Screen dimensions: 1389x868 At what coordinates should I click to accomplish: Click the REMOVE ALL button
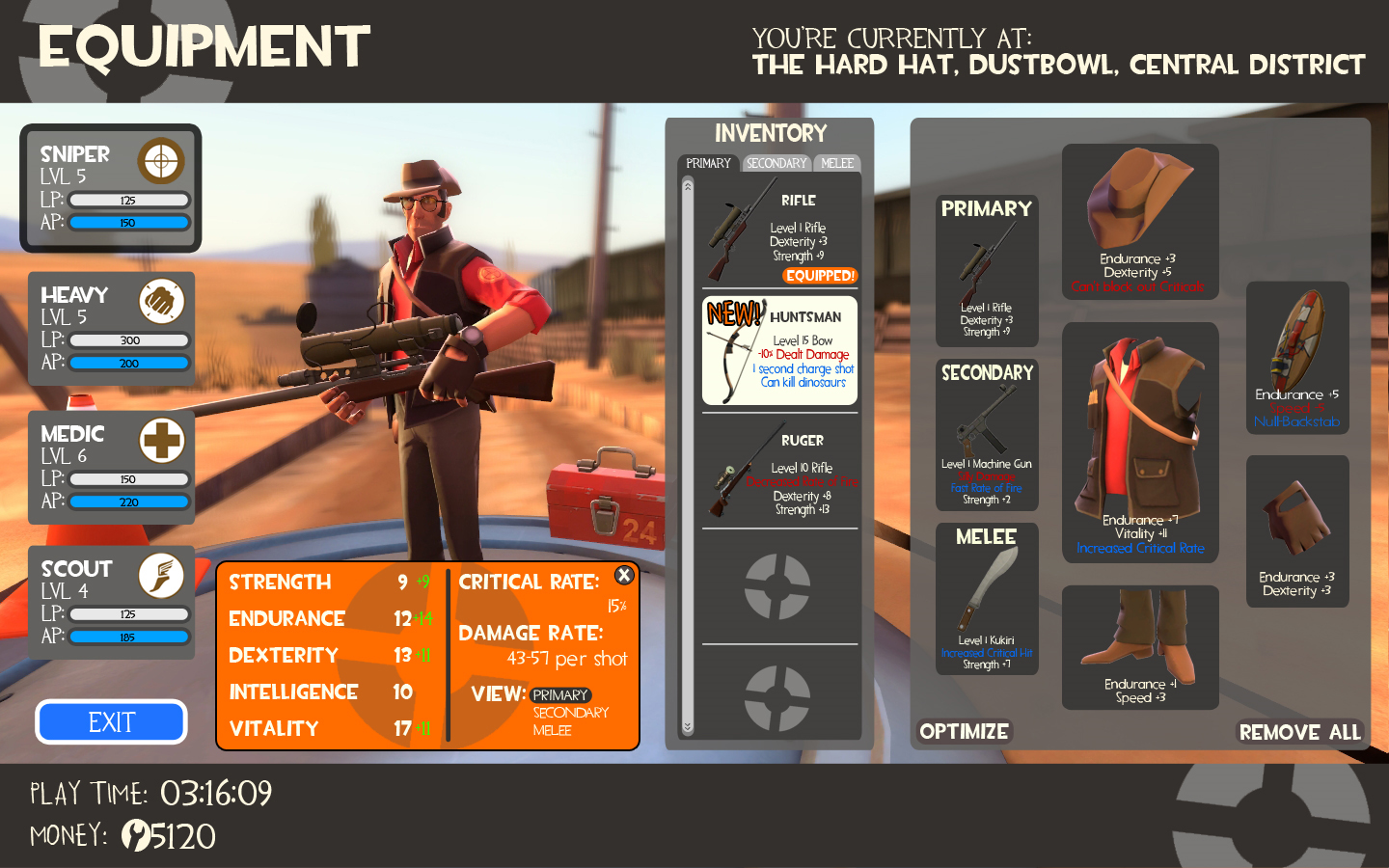coord(1299,732)
